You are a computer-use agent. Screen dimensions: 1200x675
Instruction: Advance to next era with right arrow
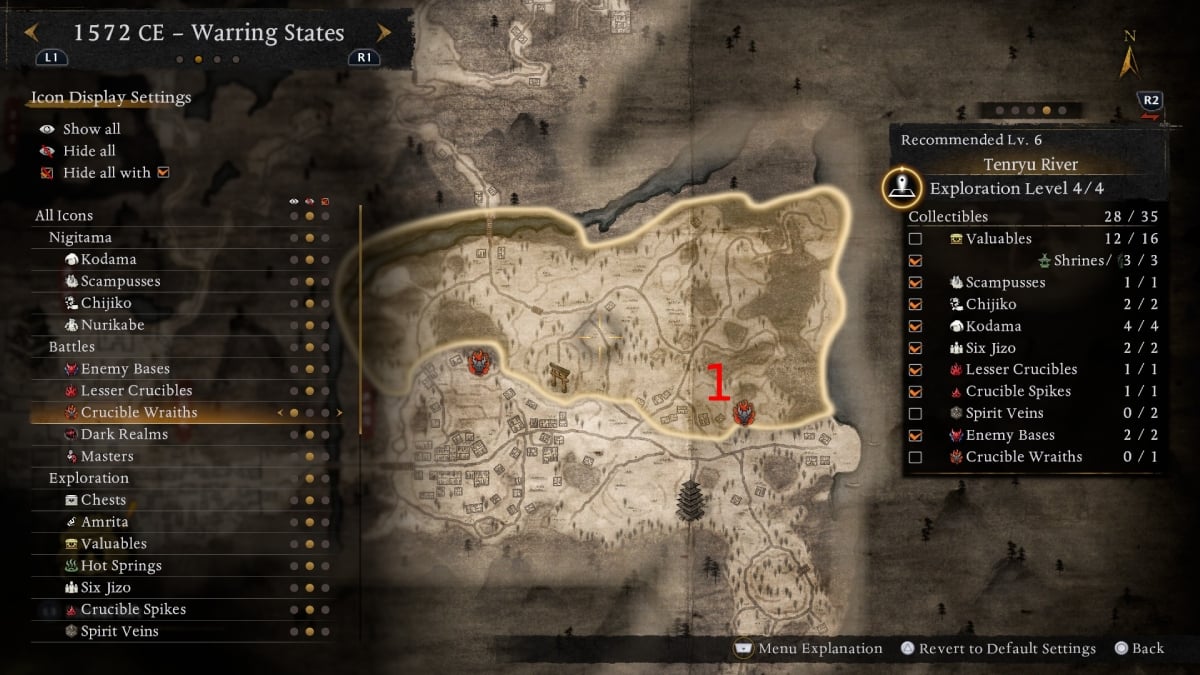[383, 33]
